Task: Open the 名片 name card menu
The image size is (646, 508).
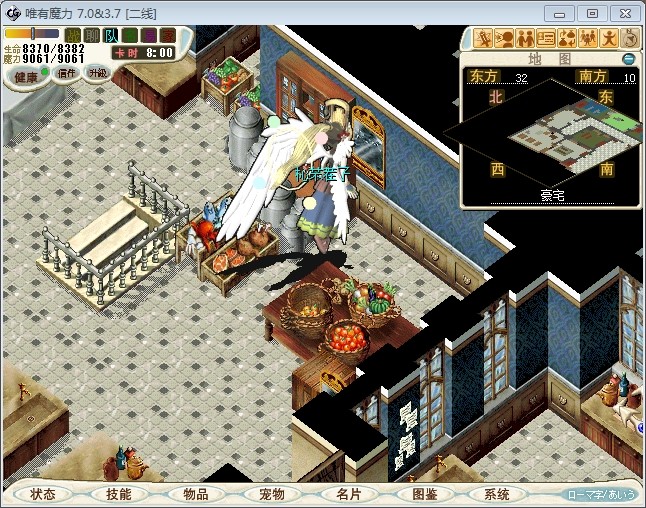Action: [x=347, y=494]
